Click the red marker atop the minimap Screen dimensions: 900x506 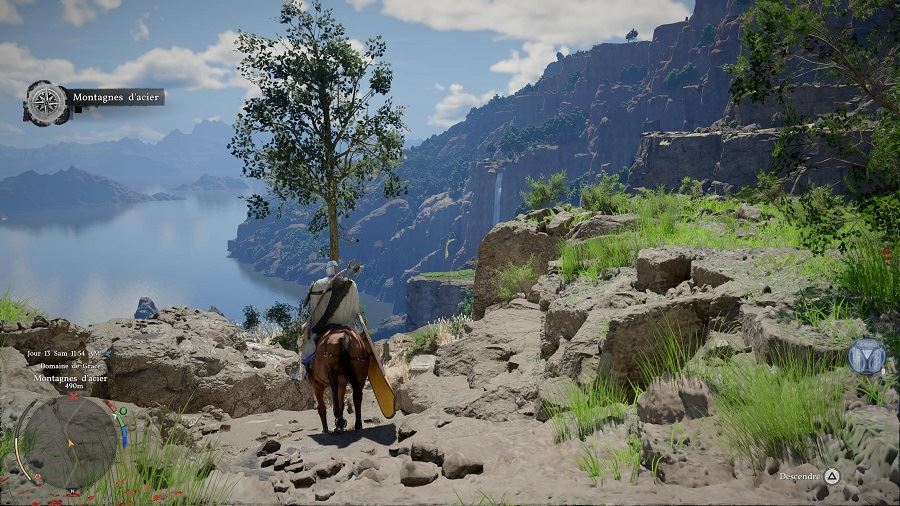click(73, 395)
